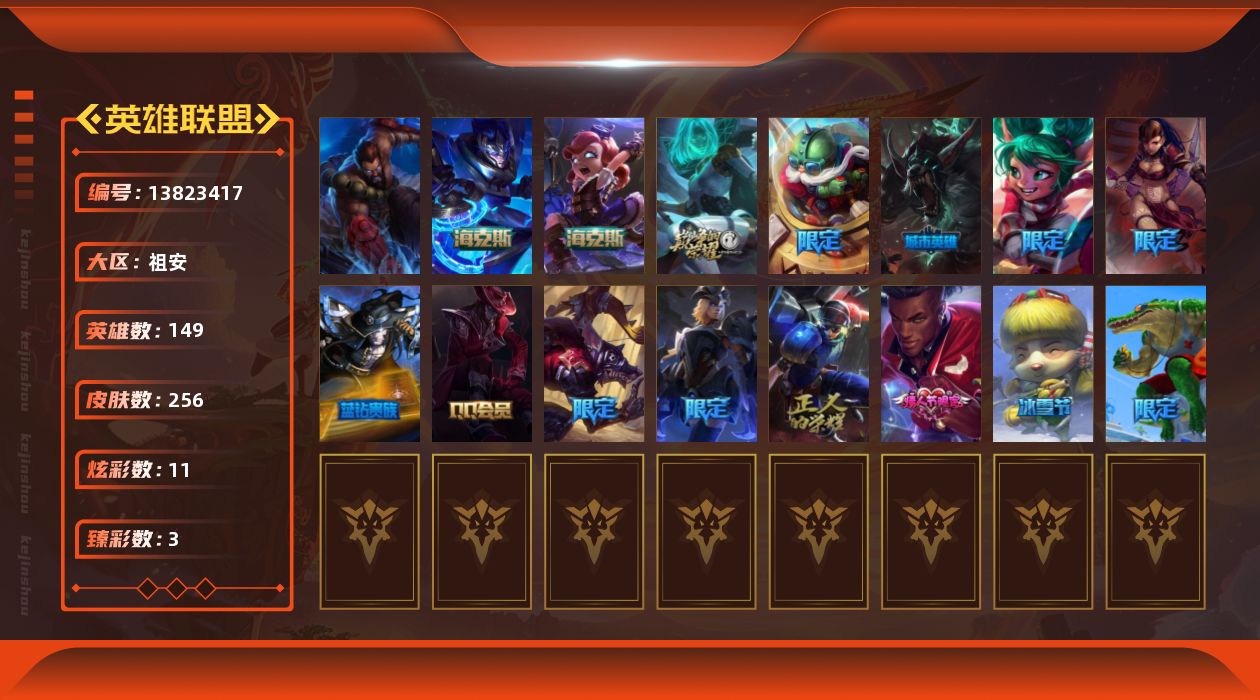Pick the 限定 green-haired yordle girl skin
This screenshot has width=1260, height=700.
pyautogui.click(x=1043, y=196)
